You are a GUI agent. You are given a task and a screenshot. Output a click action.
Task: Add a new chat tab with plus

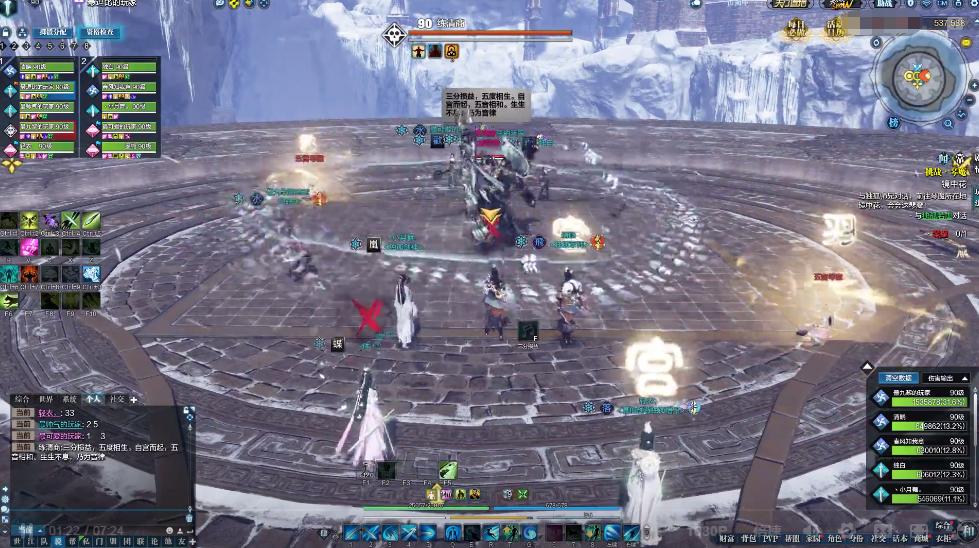click(x=134, y=399)
